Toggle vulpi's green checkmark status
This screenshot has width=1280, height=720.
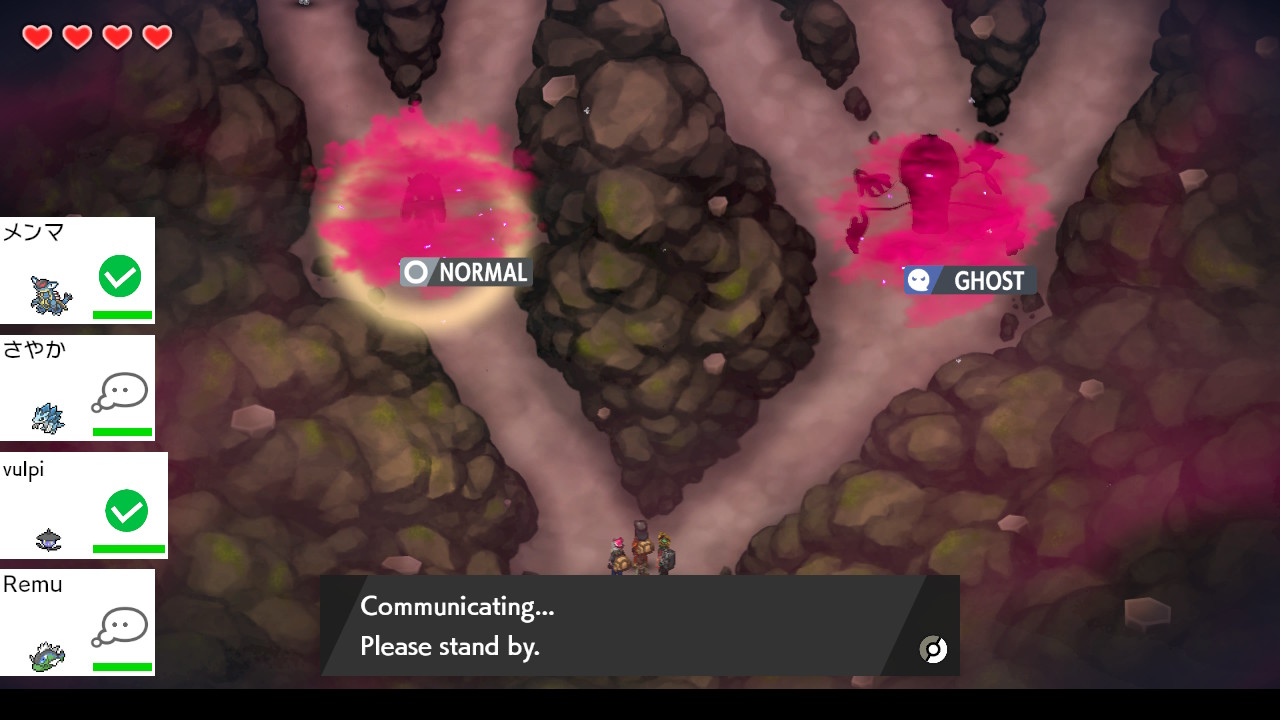coord(126,511)
